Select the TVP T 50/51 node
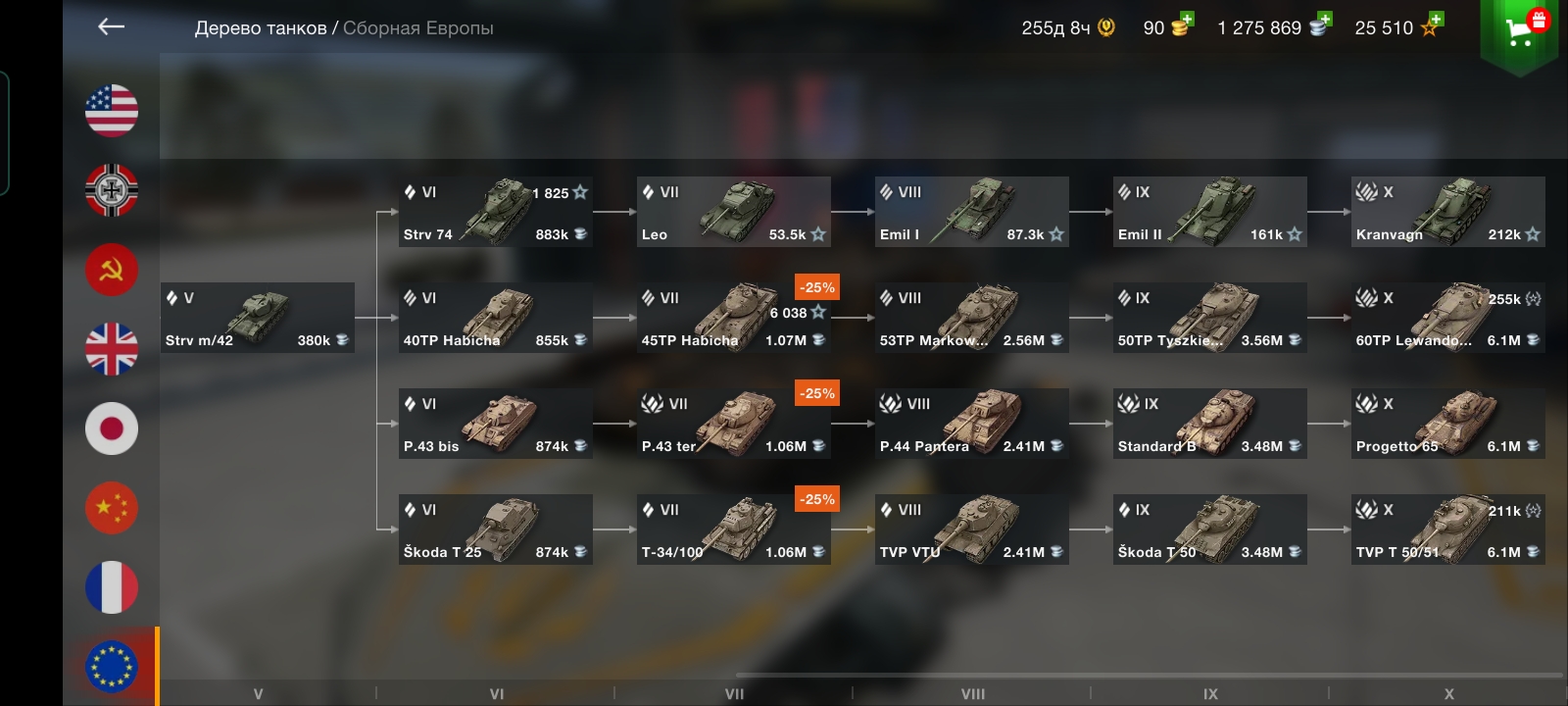The height and width of the screenshot is (706, 1568). pos(1447,529)
